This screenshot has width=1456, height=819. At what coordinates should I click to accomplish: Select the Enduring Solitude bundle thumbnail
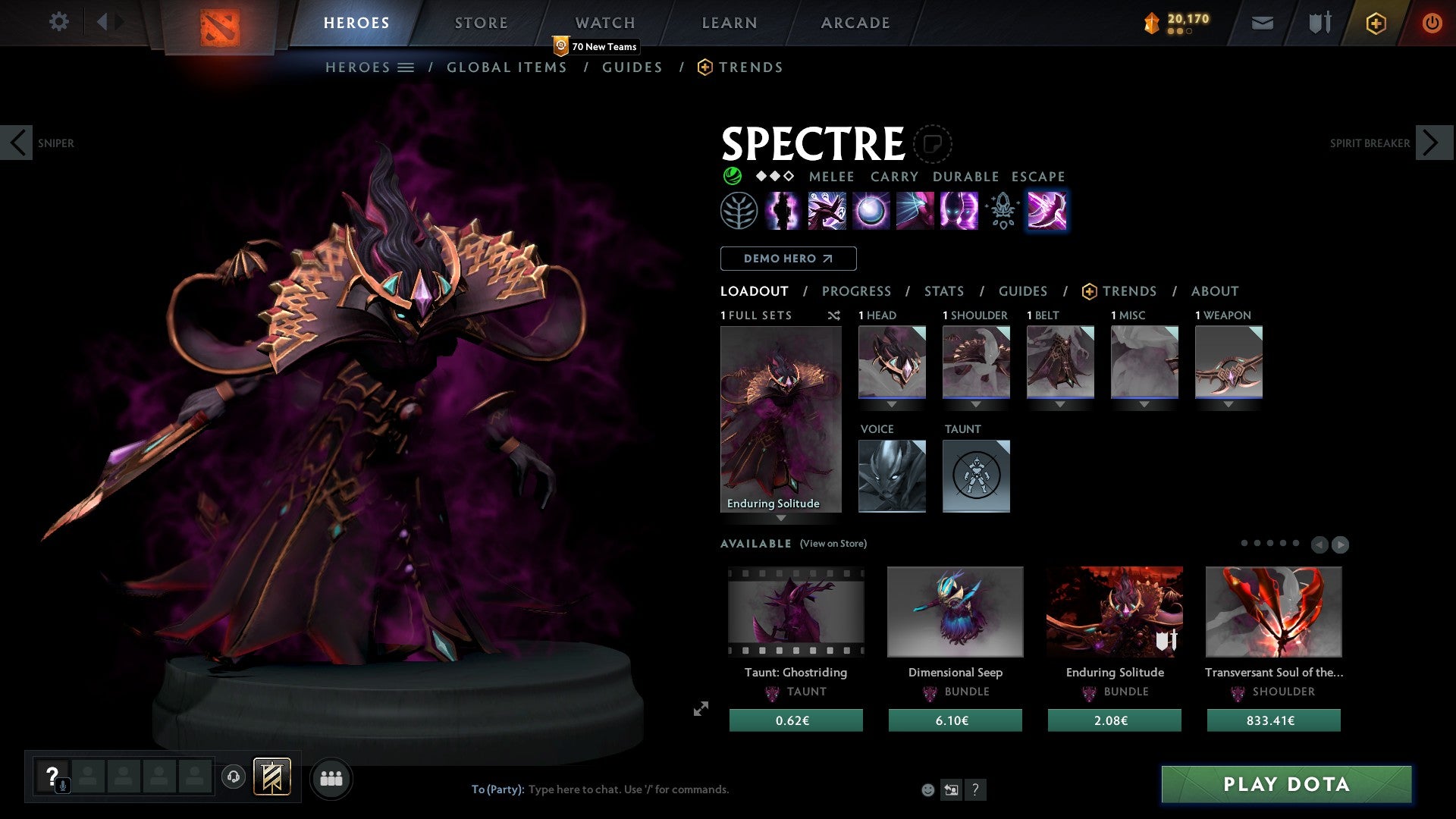click(1114, 612)
